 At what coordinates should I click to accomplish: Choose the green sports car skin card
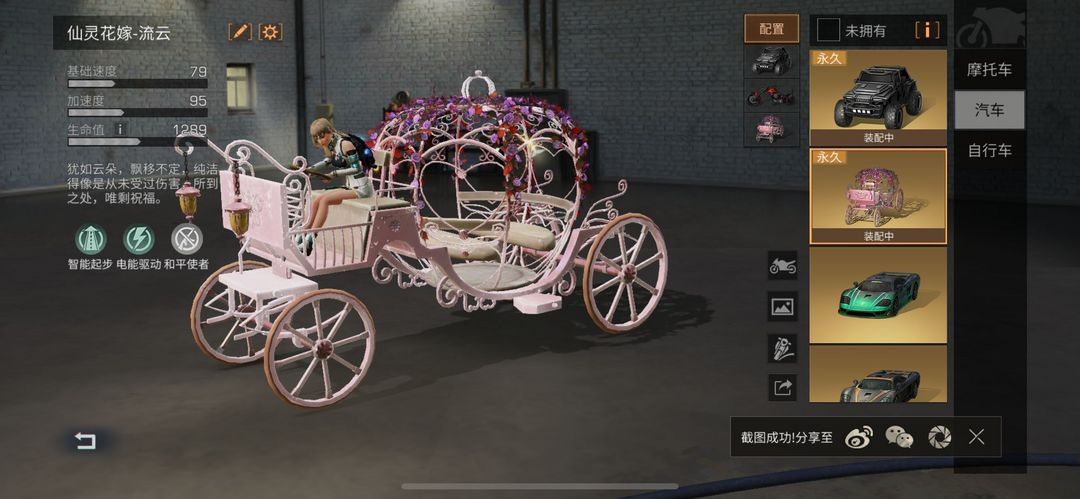(877, 294)
